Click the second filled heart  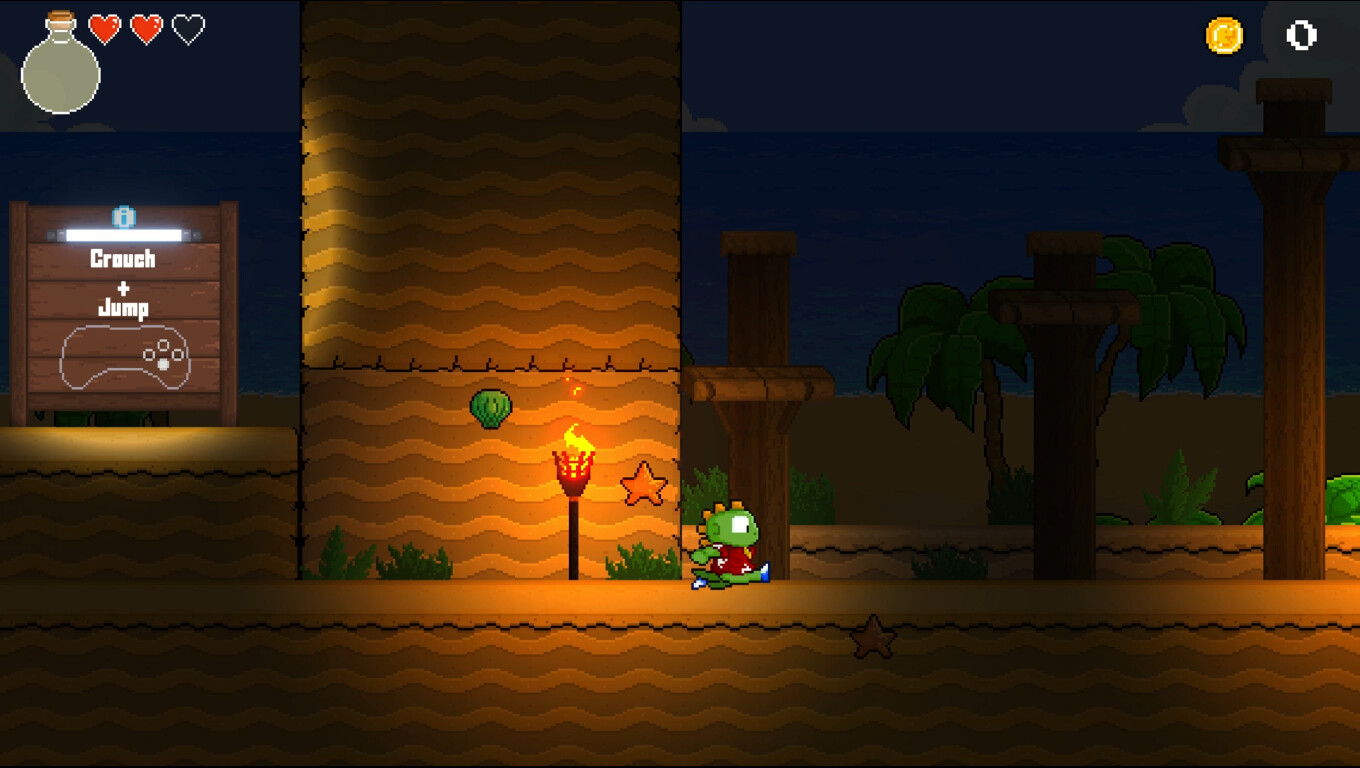click(x=145, y=29)
